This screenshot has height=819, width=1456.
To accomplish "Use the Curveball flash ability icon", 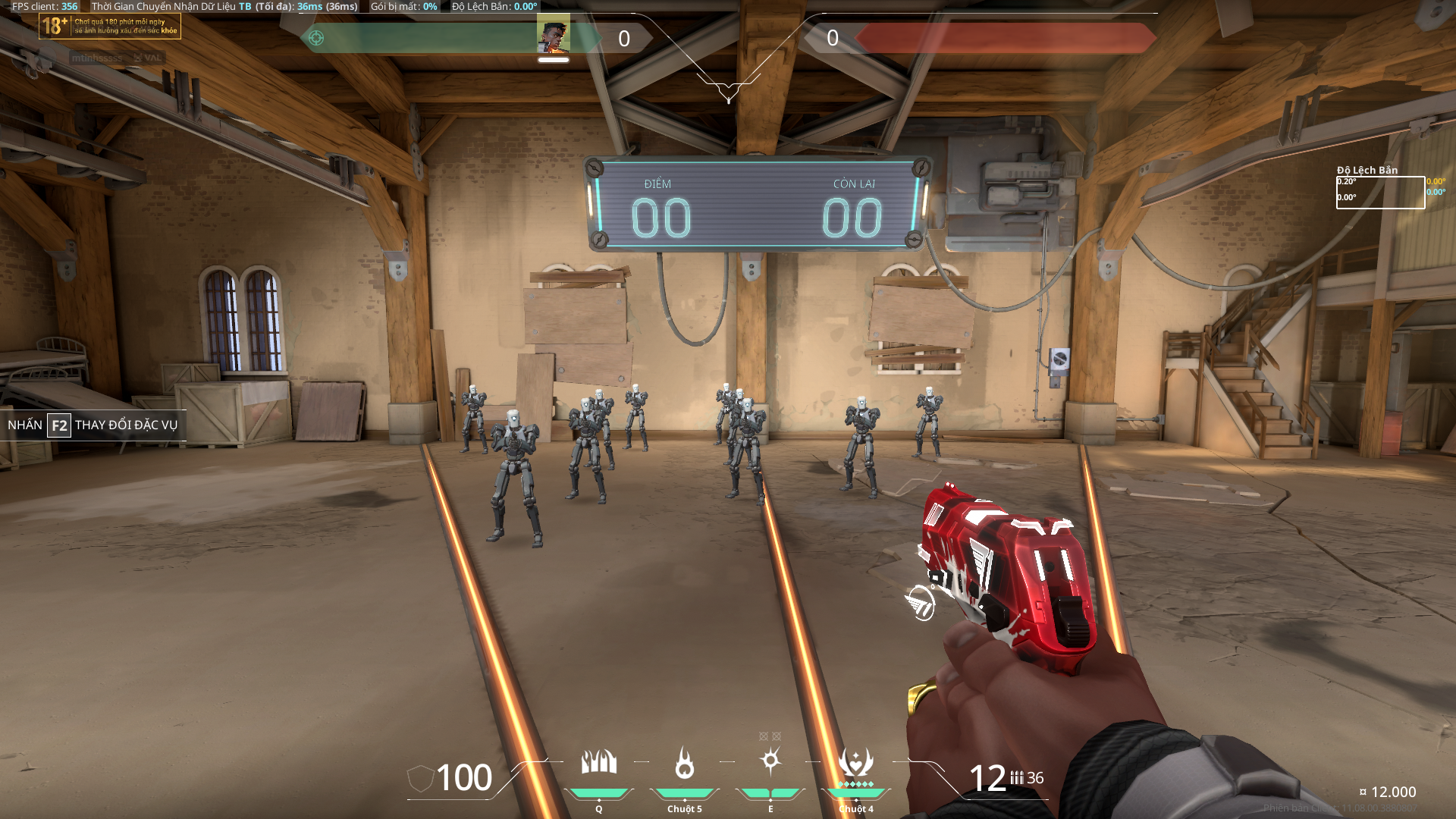I will pyautogui.click(x=770, y=761).
